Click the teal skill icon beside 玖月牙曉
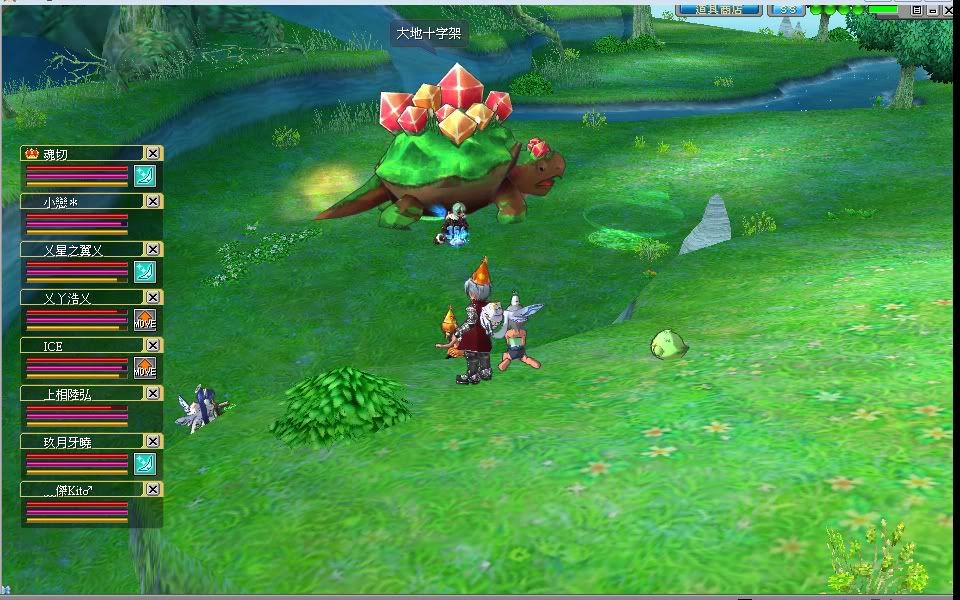 [145, 464]
